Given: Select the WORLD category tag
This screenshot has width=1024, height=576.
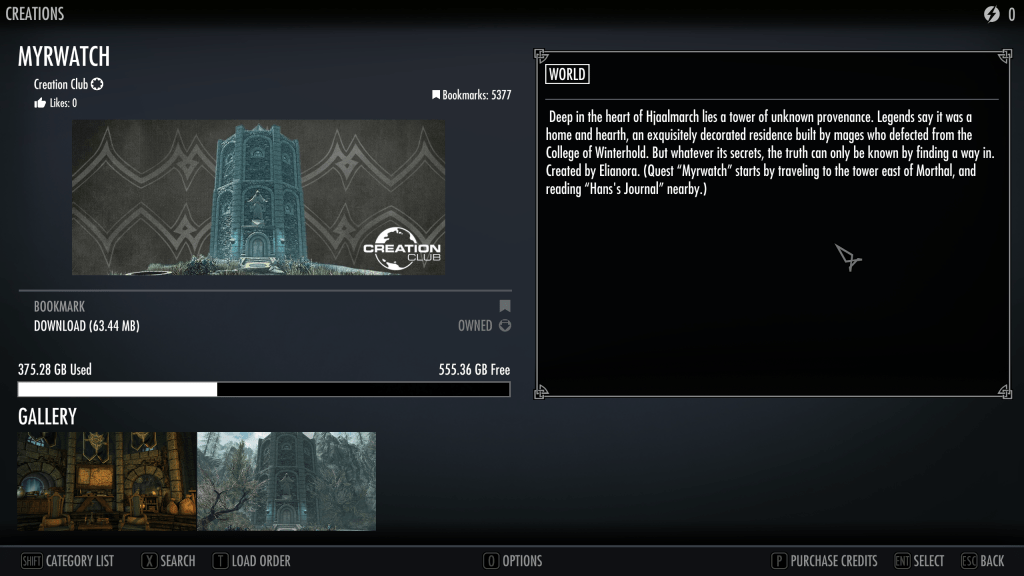Looking at the screenshot, I should (x=567, y=74).
